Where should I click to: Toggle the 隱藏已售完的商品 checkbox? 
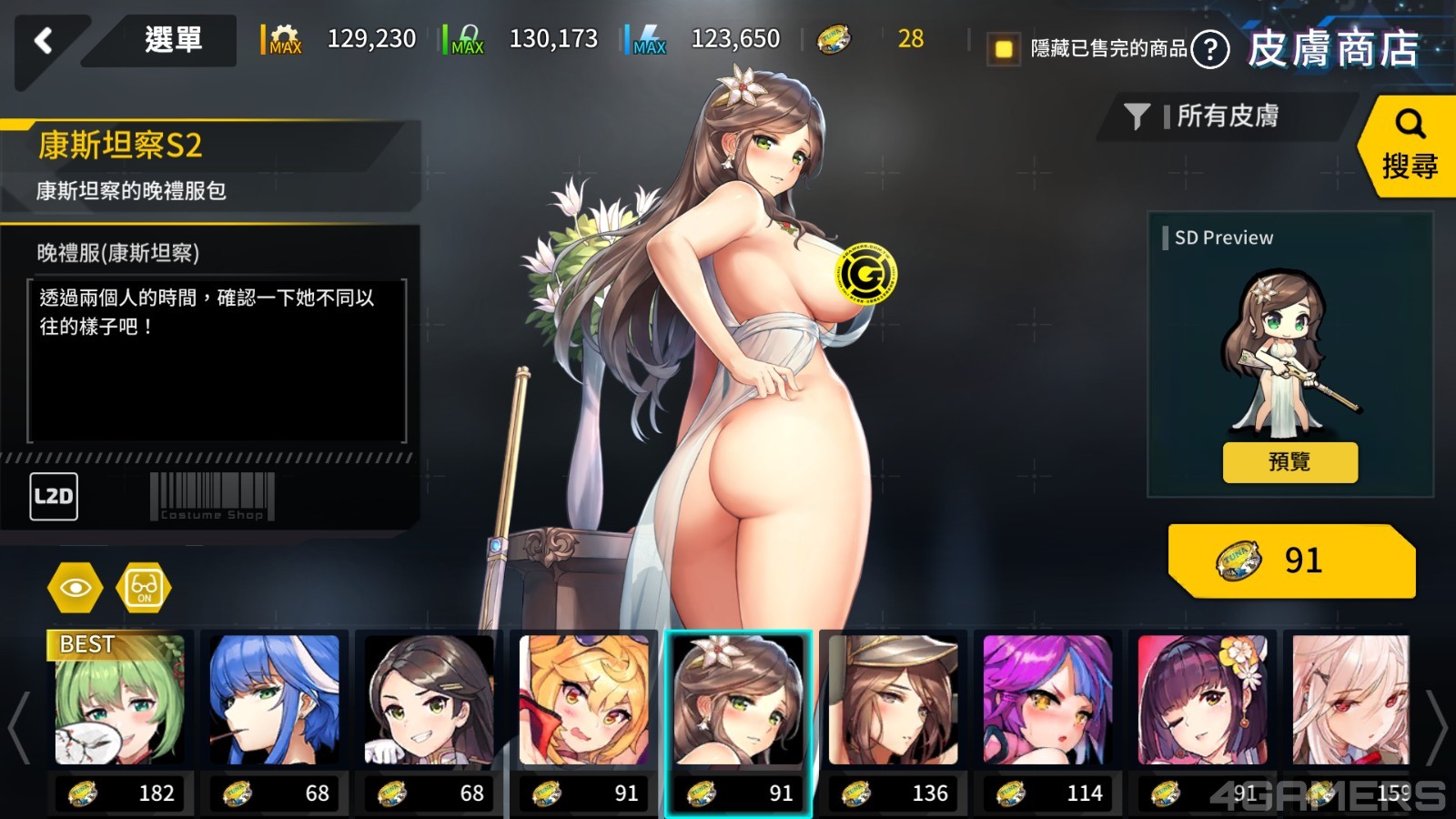click(x=1004, y=48)
